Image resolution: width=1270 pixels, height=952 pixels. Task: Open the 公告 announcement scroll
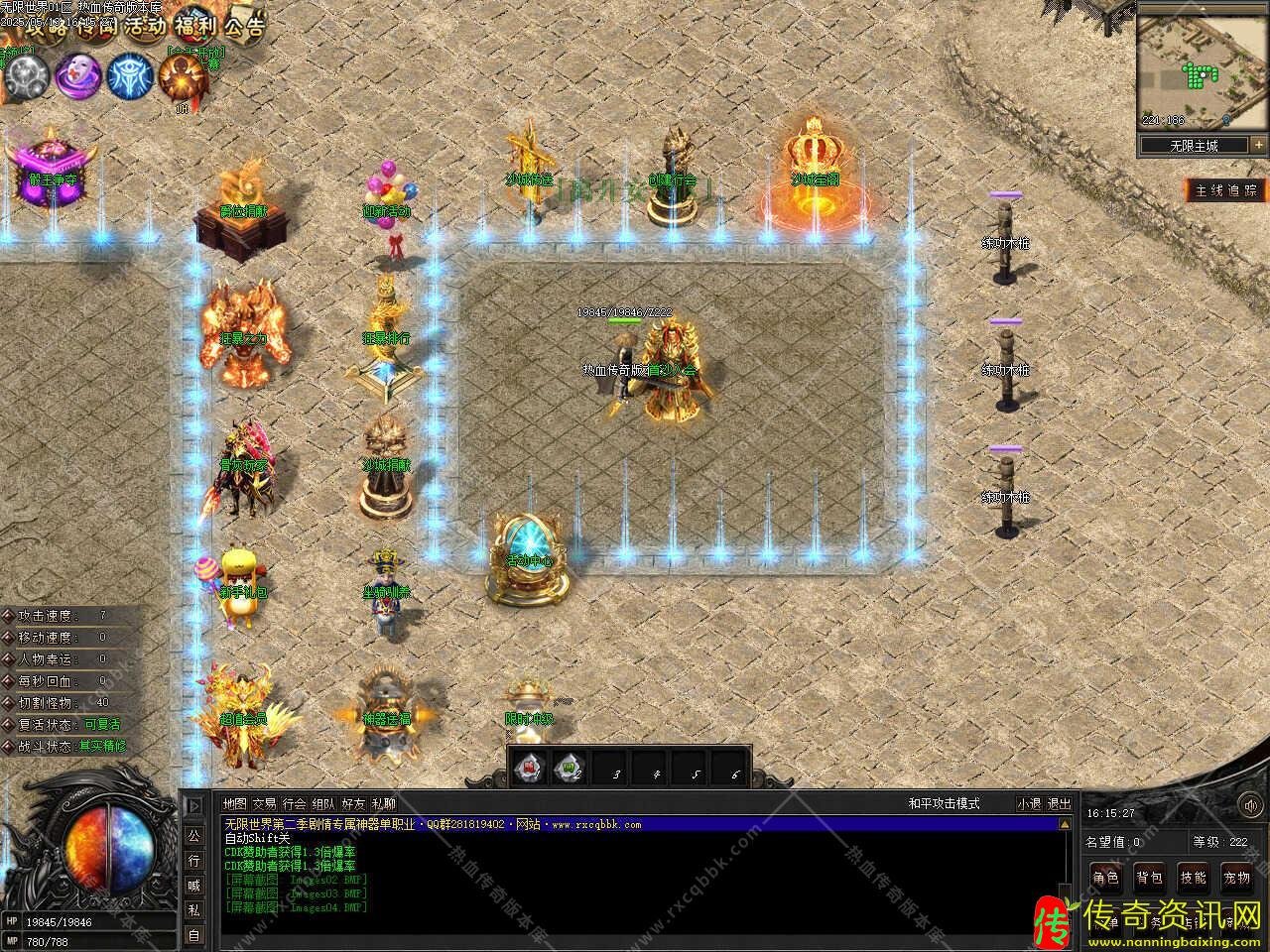coord(244,26)
